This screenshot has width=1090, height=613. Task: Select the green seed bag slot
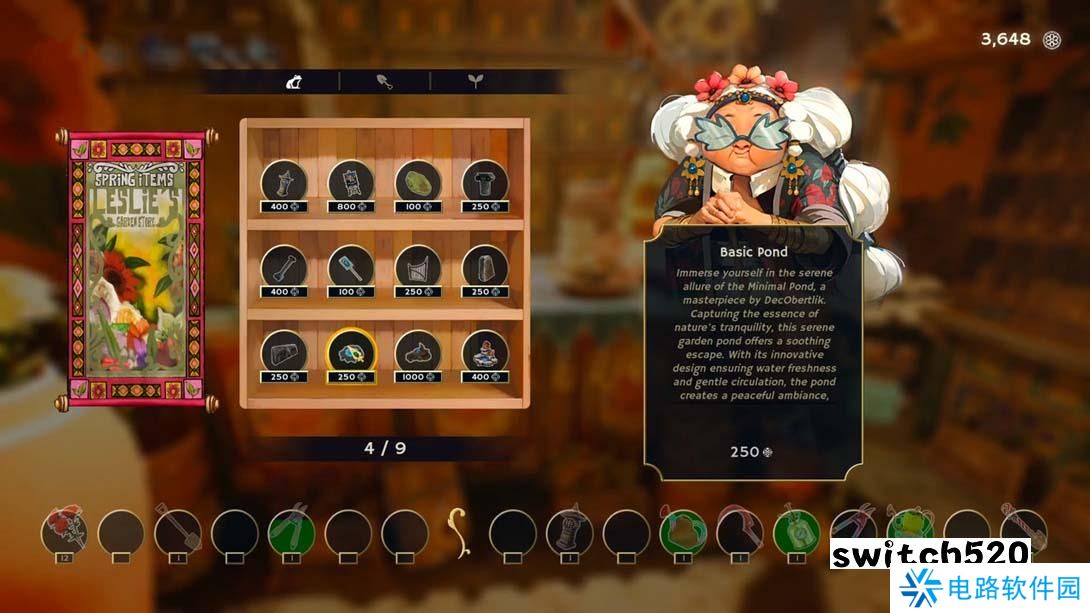(x=797, y=531)
